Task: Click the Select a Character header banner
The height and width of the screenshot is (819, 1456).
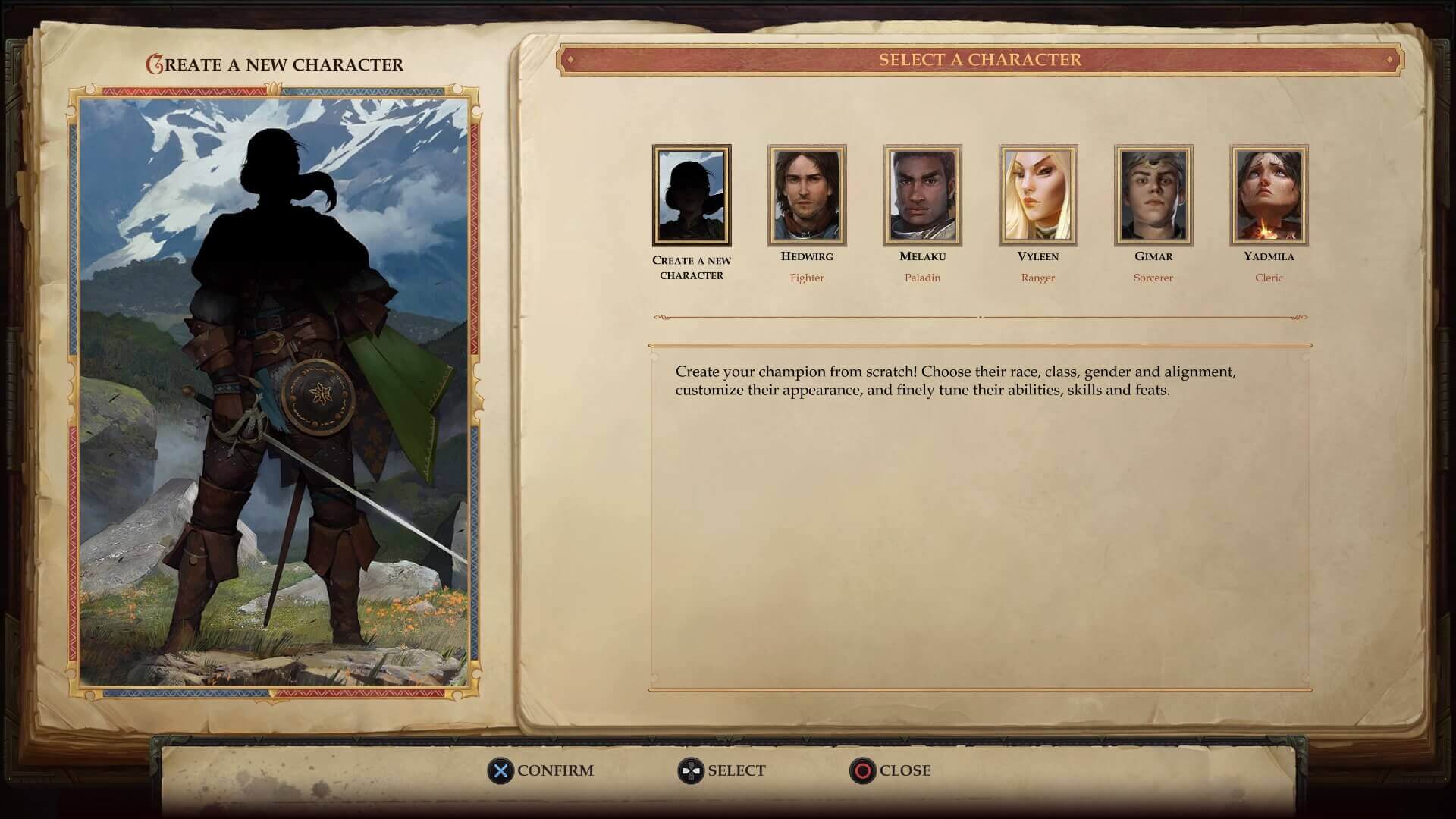Action: pos(980,60)
